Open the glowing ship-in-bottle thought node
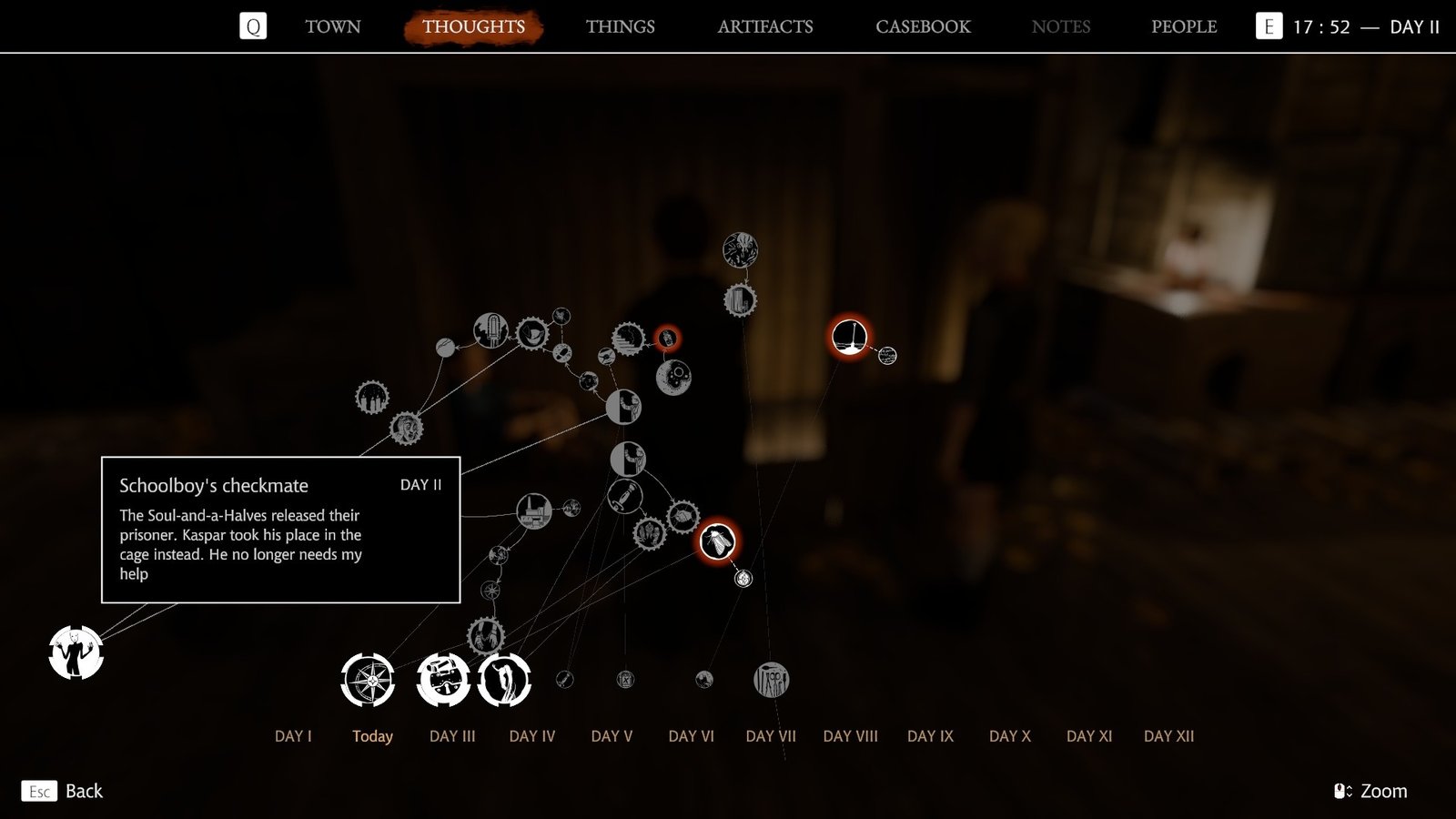Image resolution: width=1456 pixels, height=819 pixels. click(x=849, y=336)
